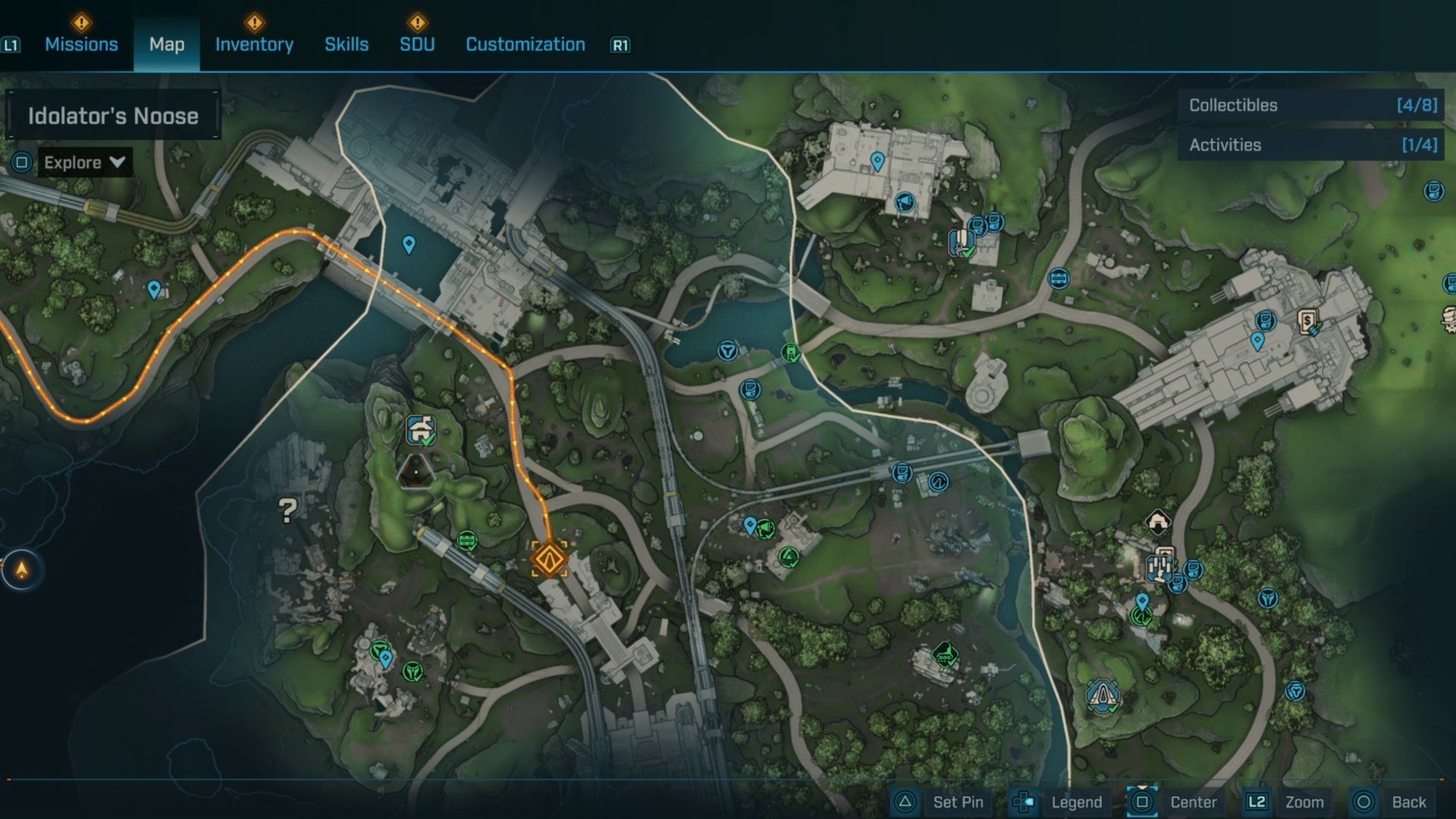Go to the SDU tab
The width and height of the screenshot is (1456, 819).
point(417,44)
